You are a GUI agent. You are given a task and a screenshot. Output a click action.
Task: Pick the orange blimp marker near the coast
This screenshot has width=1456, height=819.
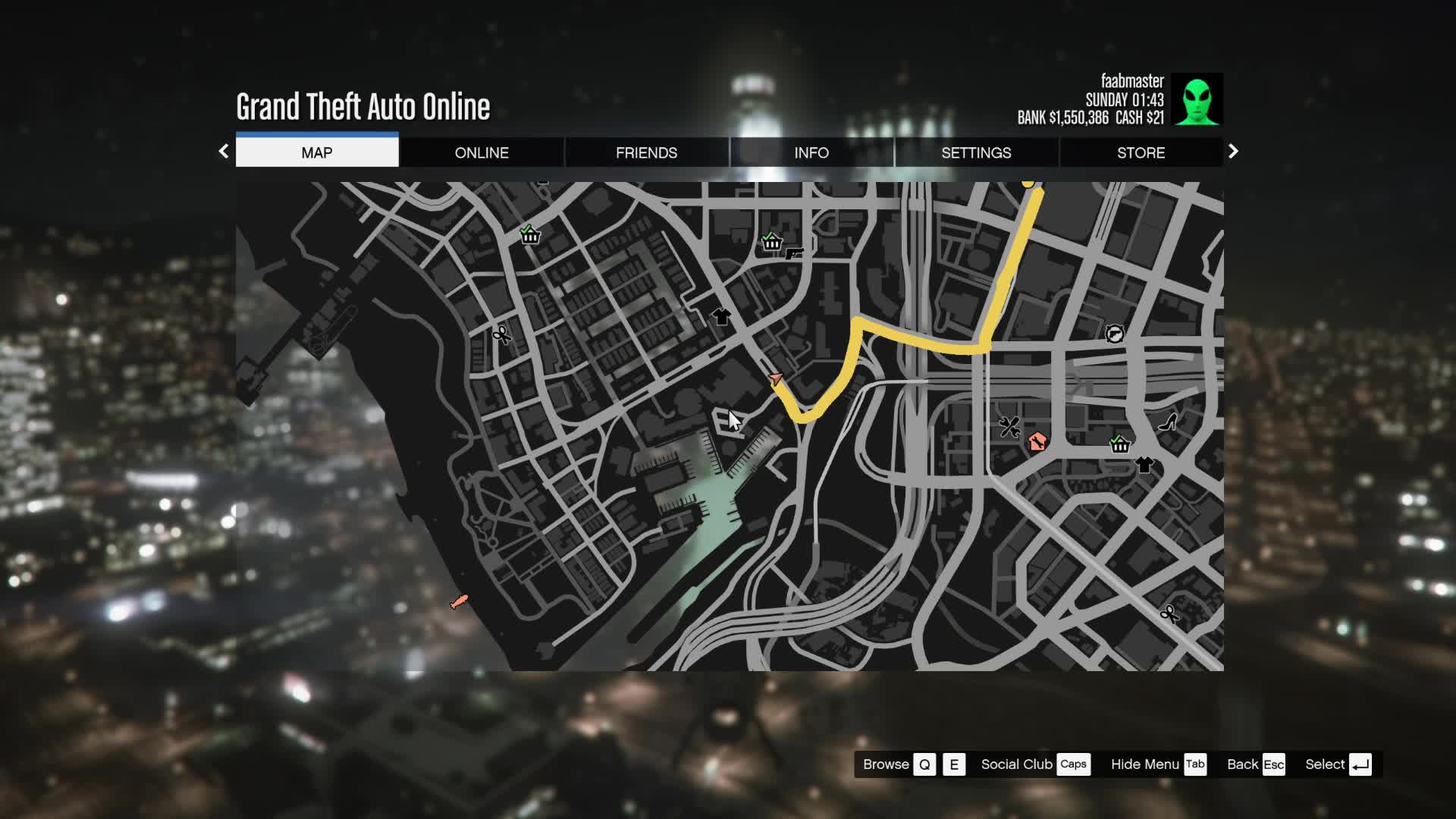click(x=459, y=602)
